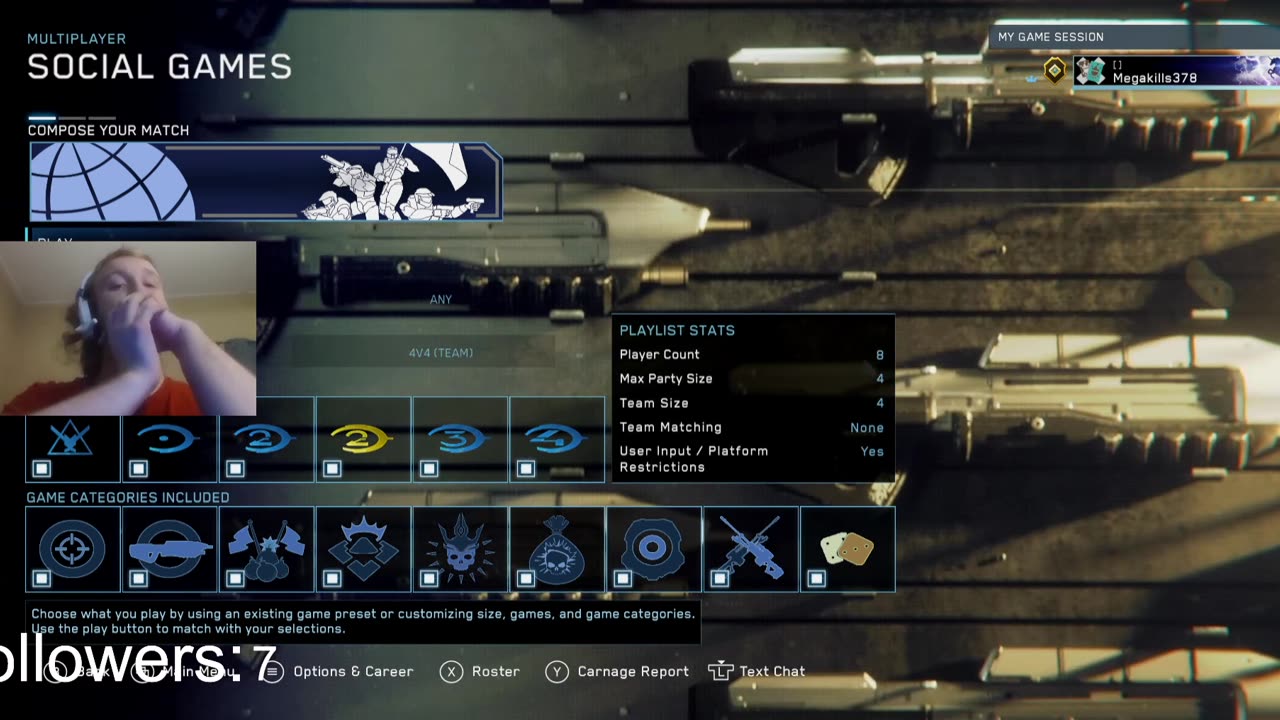Open the ANY selection option
The width and height of the screenshot is (1280, 720).
(441, 300)
